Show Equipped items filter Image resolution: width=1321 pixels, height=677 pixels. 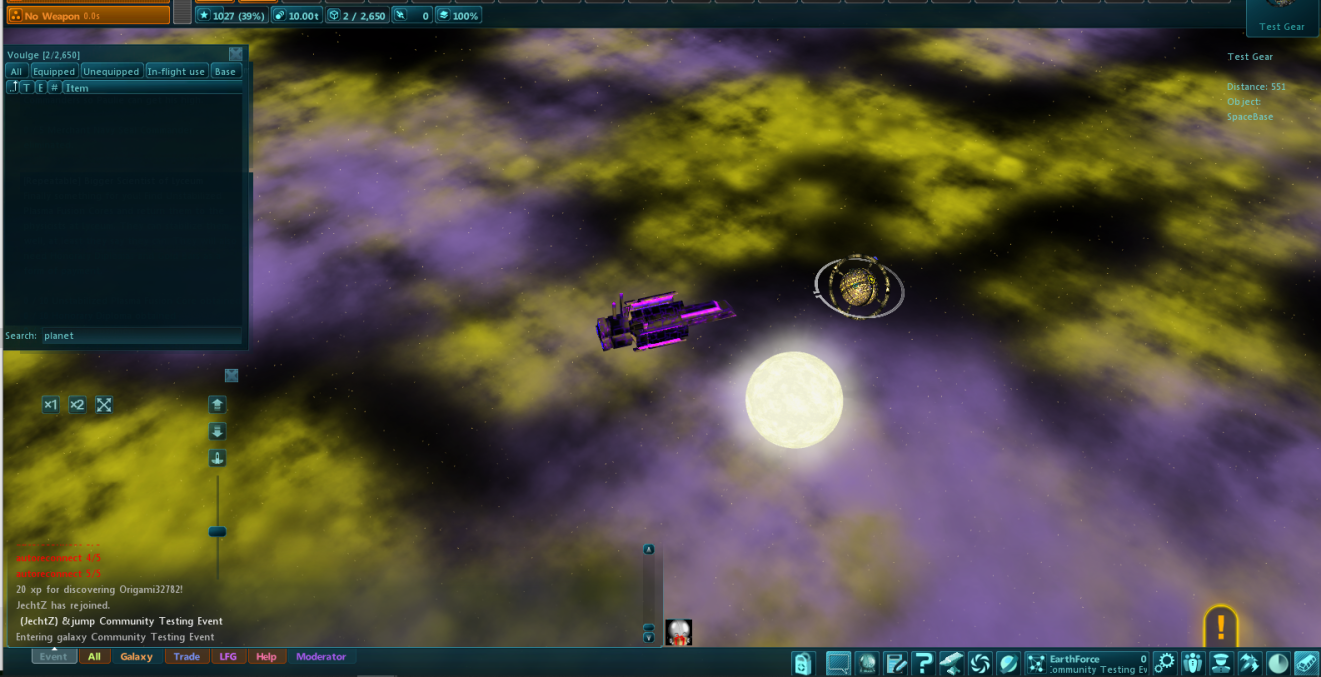54,72
